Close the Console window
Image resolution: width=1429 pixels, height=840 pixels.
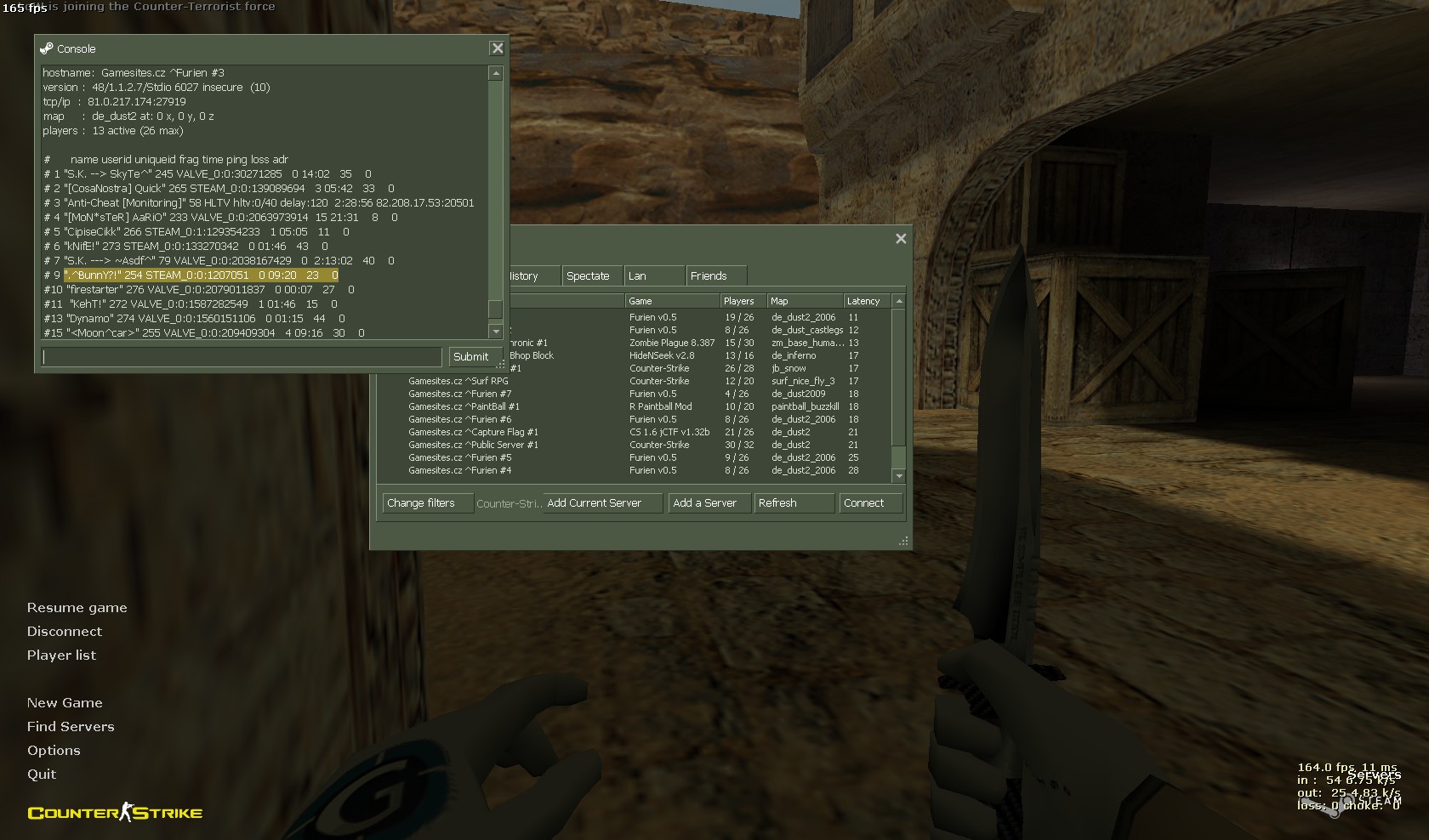click(x=498, y=48)
